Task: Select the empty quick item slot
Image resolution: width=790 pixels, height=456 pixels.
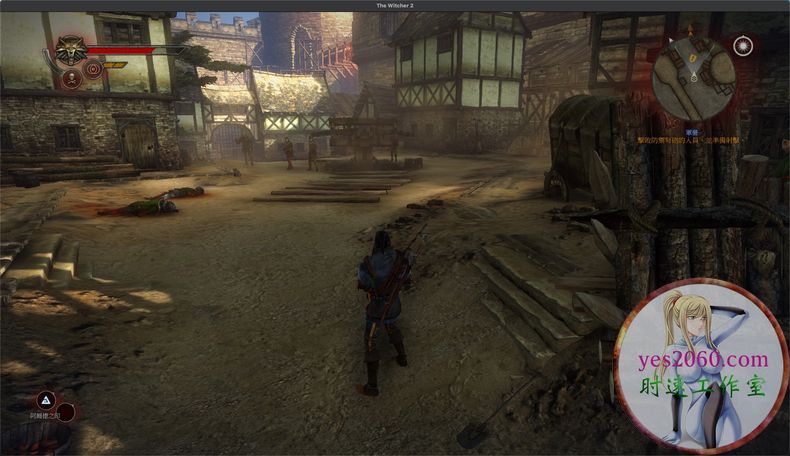Action: (64, 411)
